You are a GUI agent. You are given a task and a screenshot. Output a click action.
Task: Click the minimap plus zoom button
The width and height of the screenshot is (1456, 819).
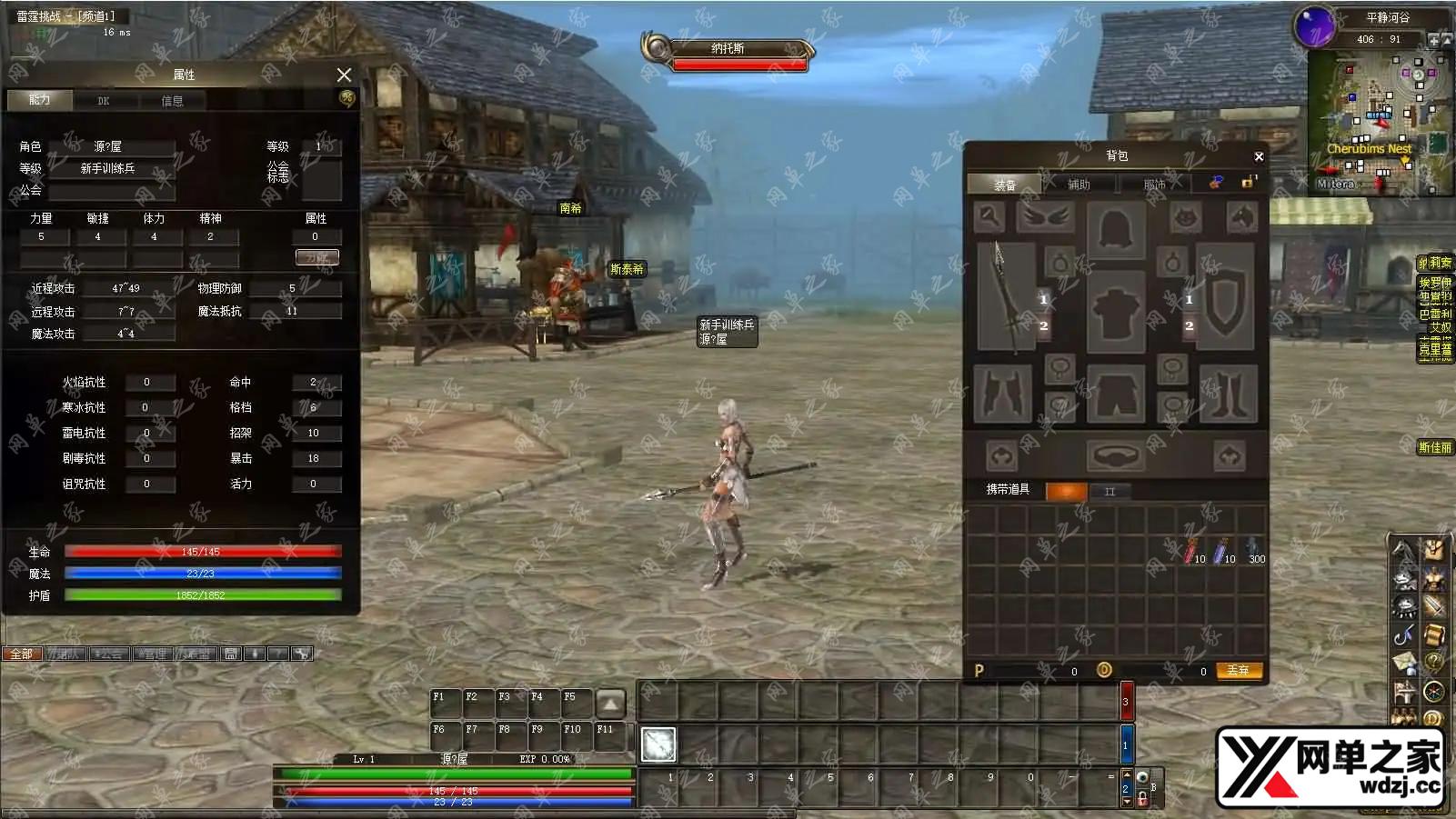pos(1434,40)
